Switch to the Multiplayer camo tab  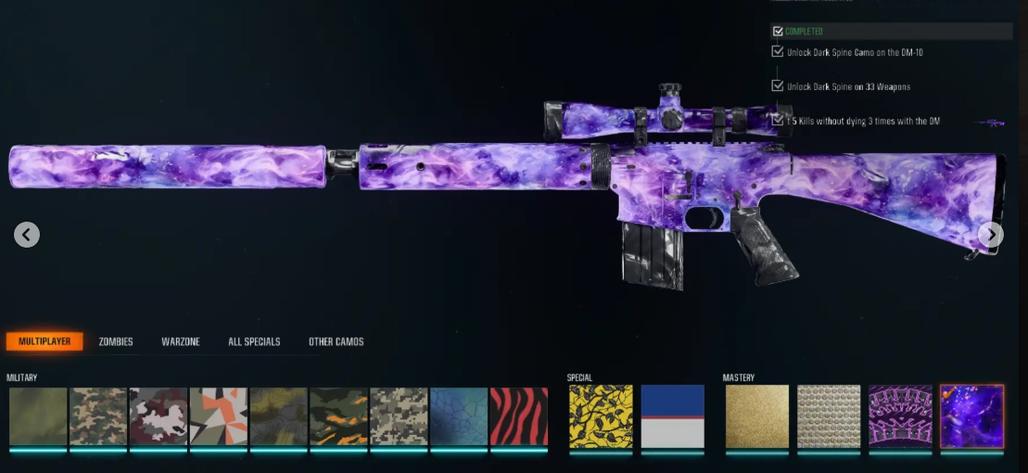pyautogui.click(x=44, y=341)
